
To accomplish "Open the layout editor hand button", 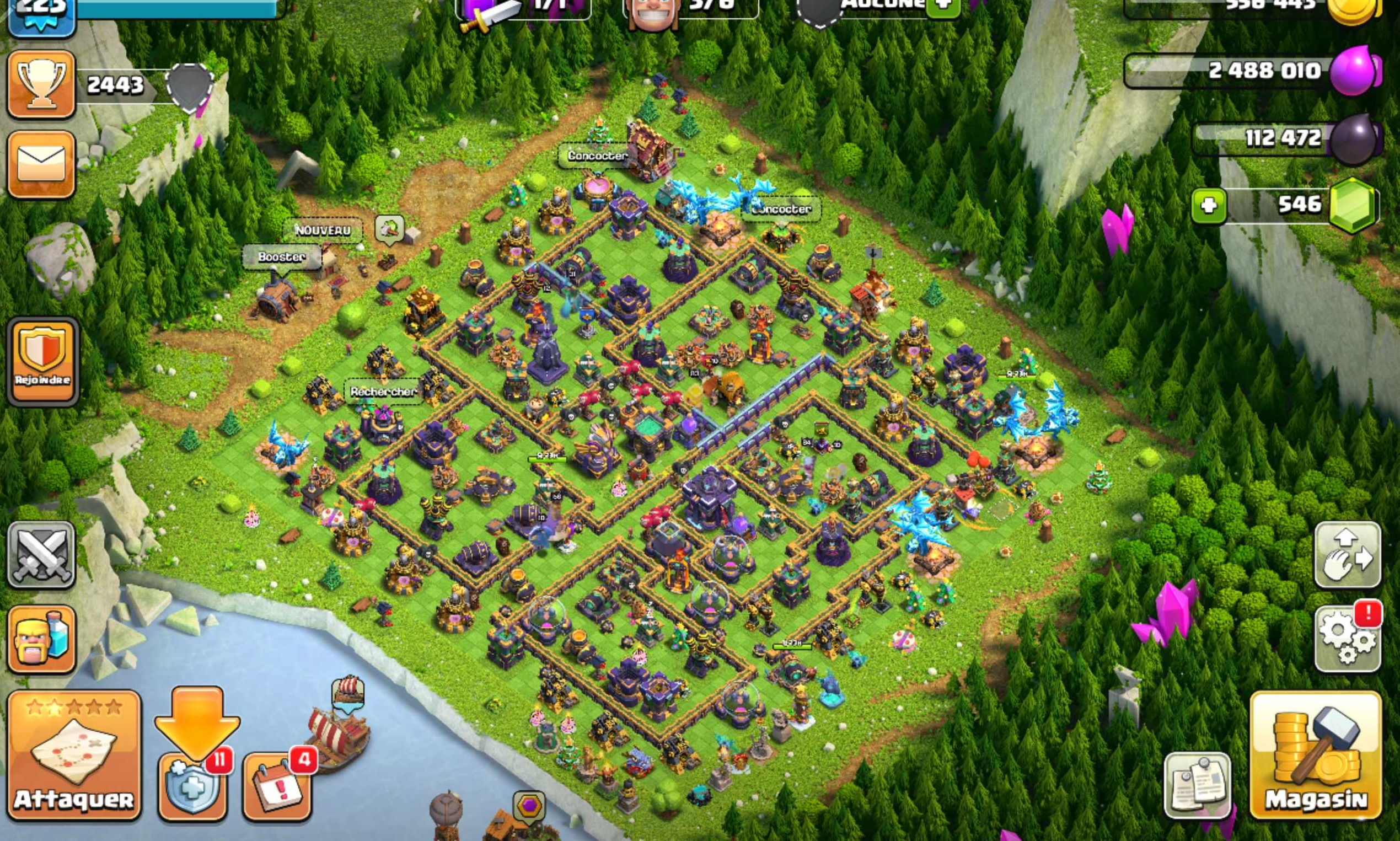I will [1347, 554].
